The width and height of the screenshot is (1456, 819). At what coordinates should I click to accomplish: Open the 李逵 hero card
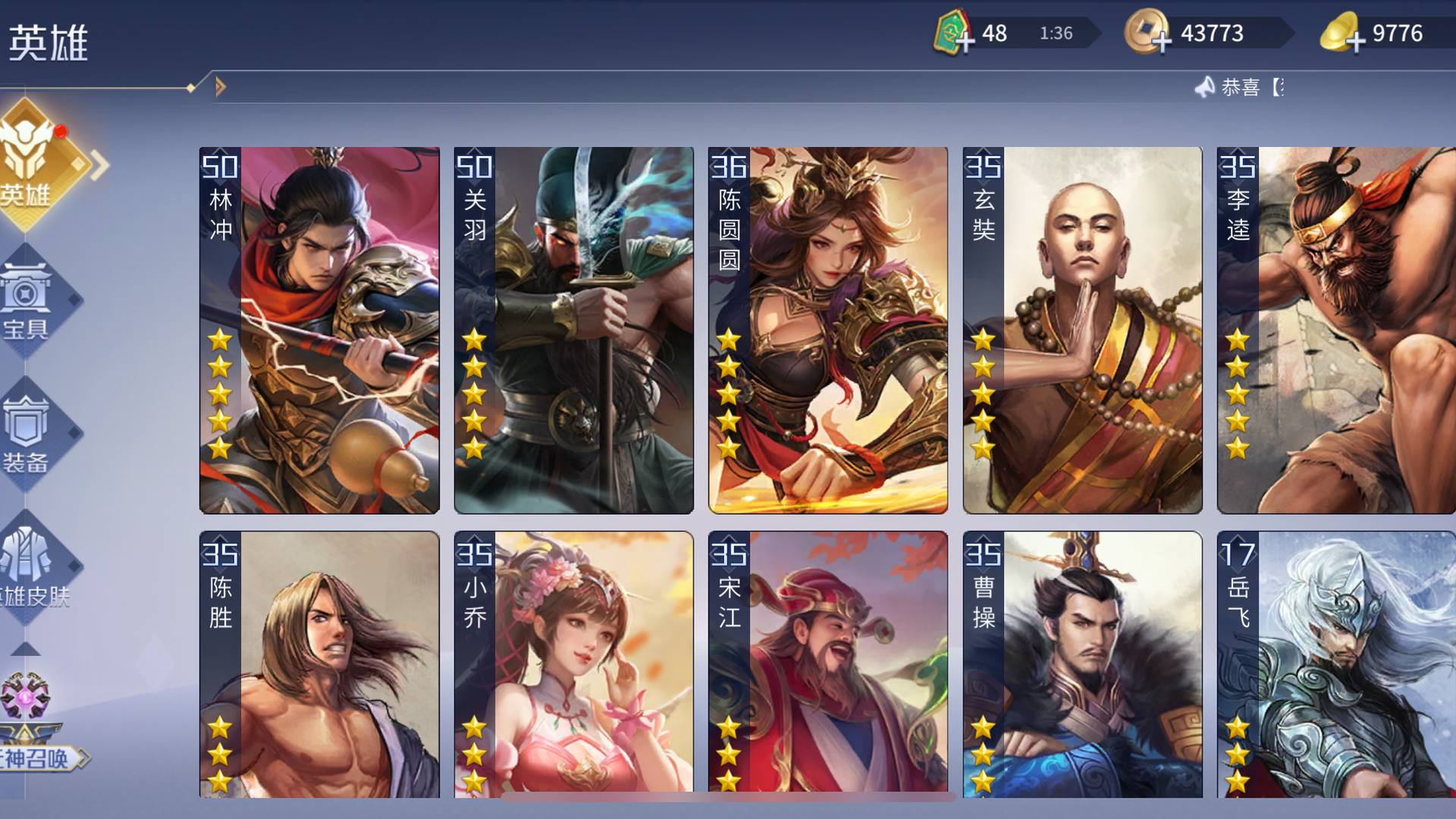pos(1336,330)
